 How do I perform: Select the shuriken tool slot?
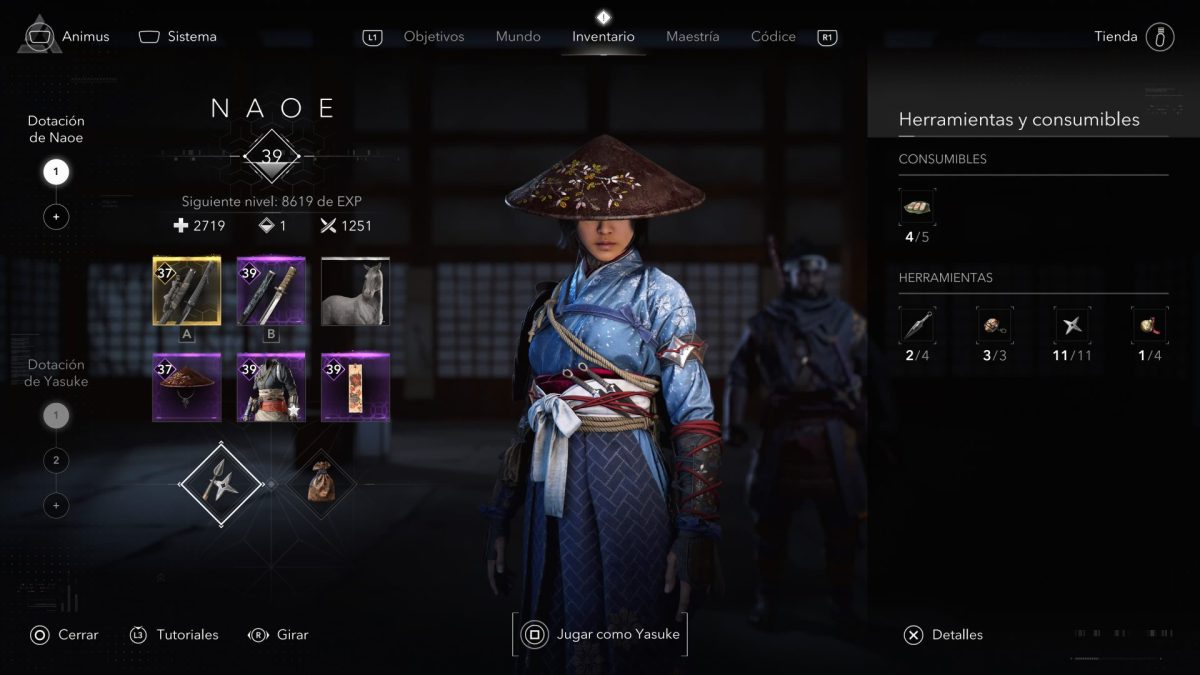1072,325
